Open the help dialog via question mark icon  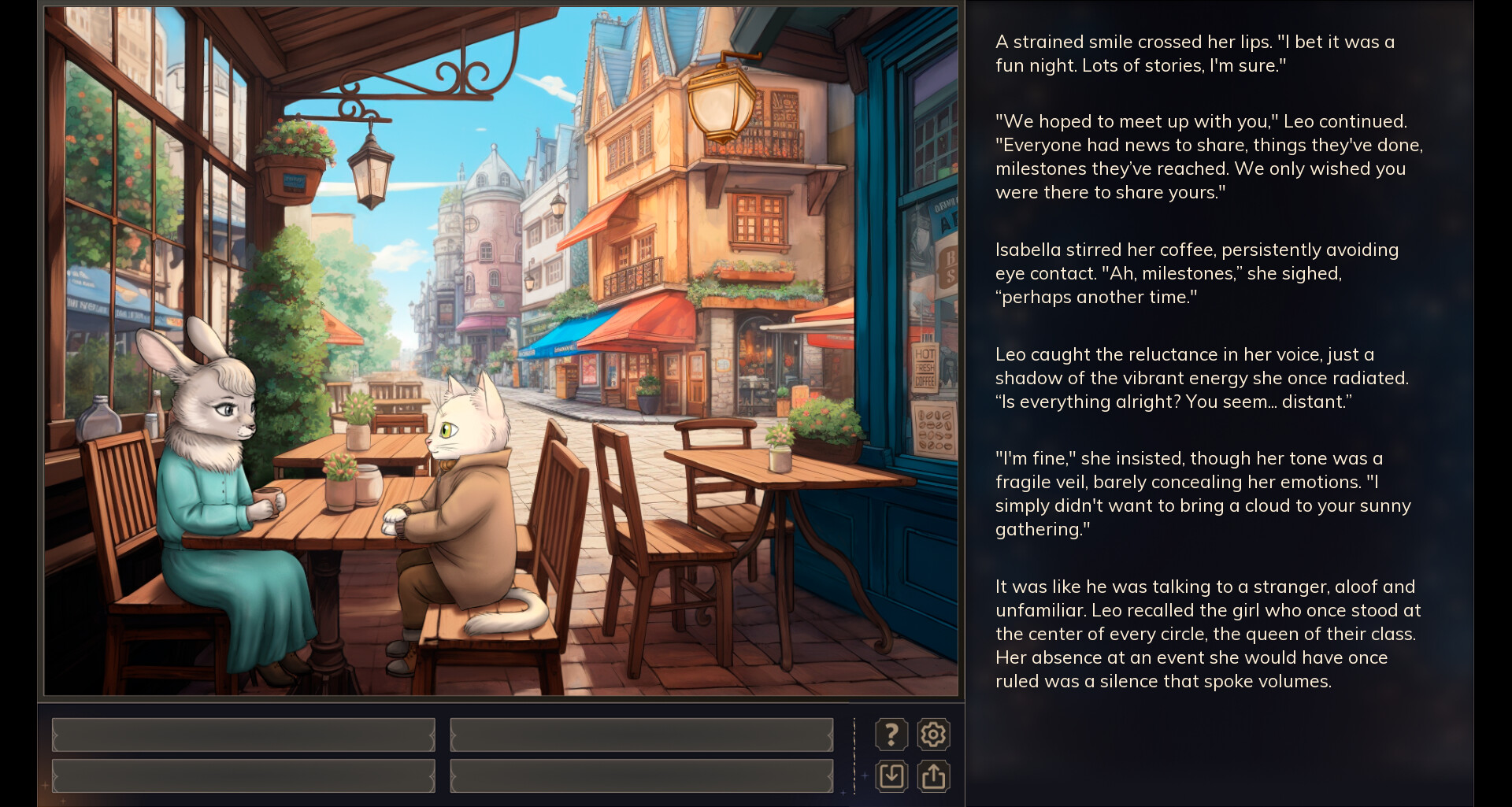(891, 734)
